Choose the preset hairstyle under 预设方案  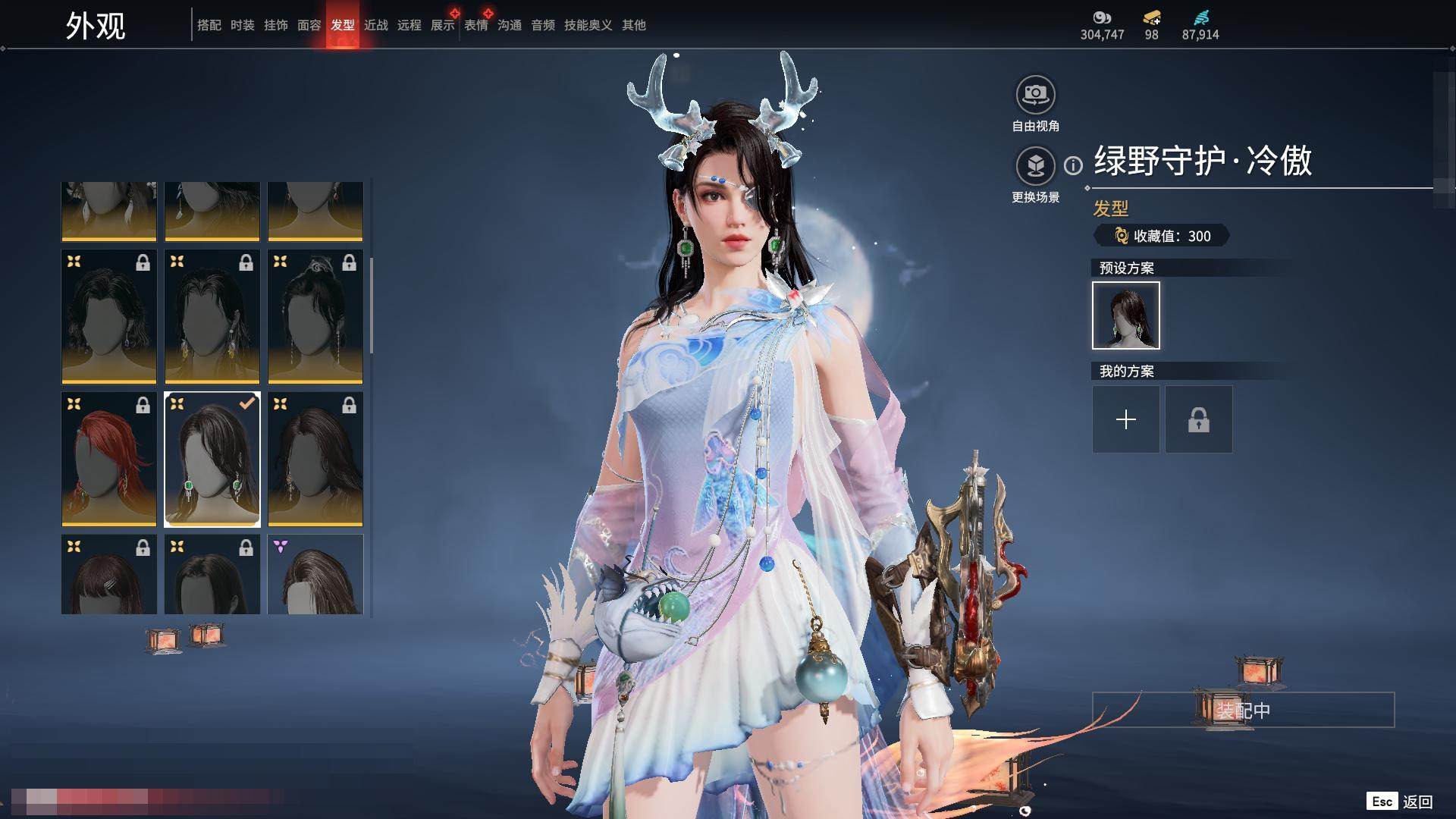coord(1125,315)
